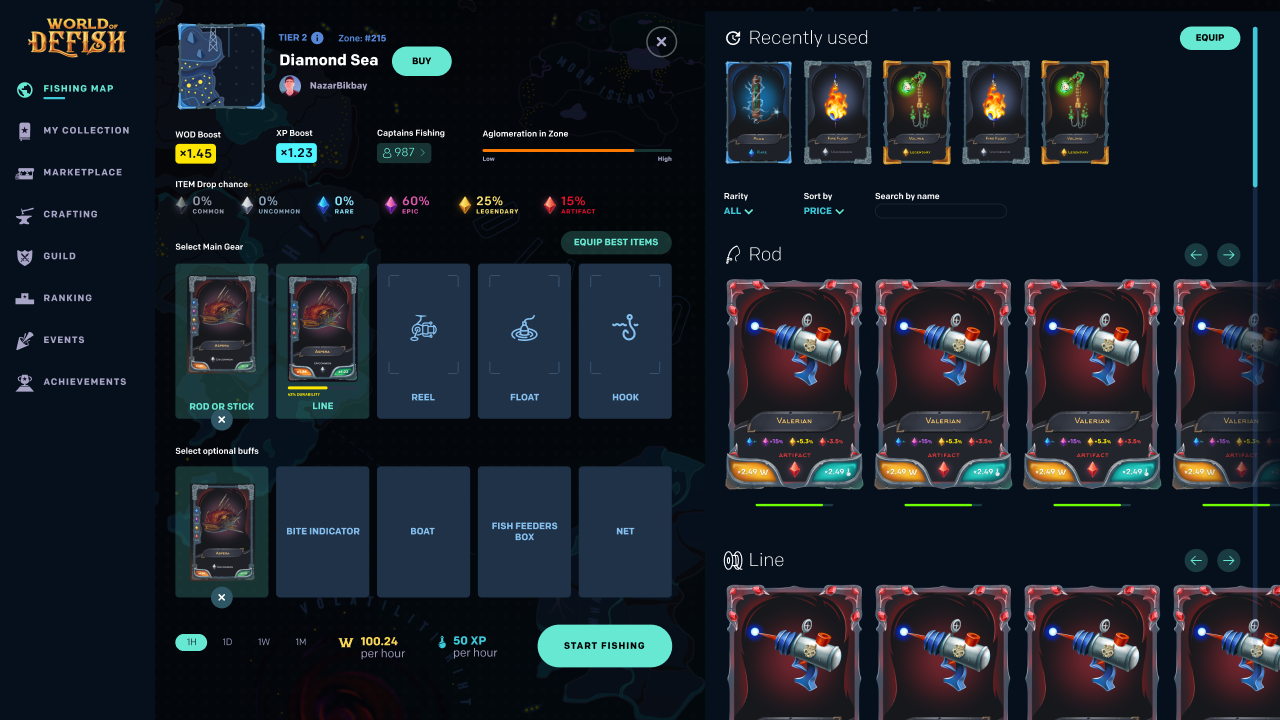
Task: Open the Sort by PRICE dropdown
Action: (821, 212)
